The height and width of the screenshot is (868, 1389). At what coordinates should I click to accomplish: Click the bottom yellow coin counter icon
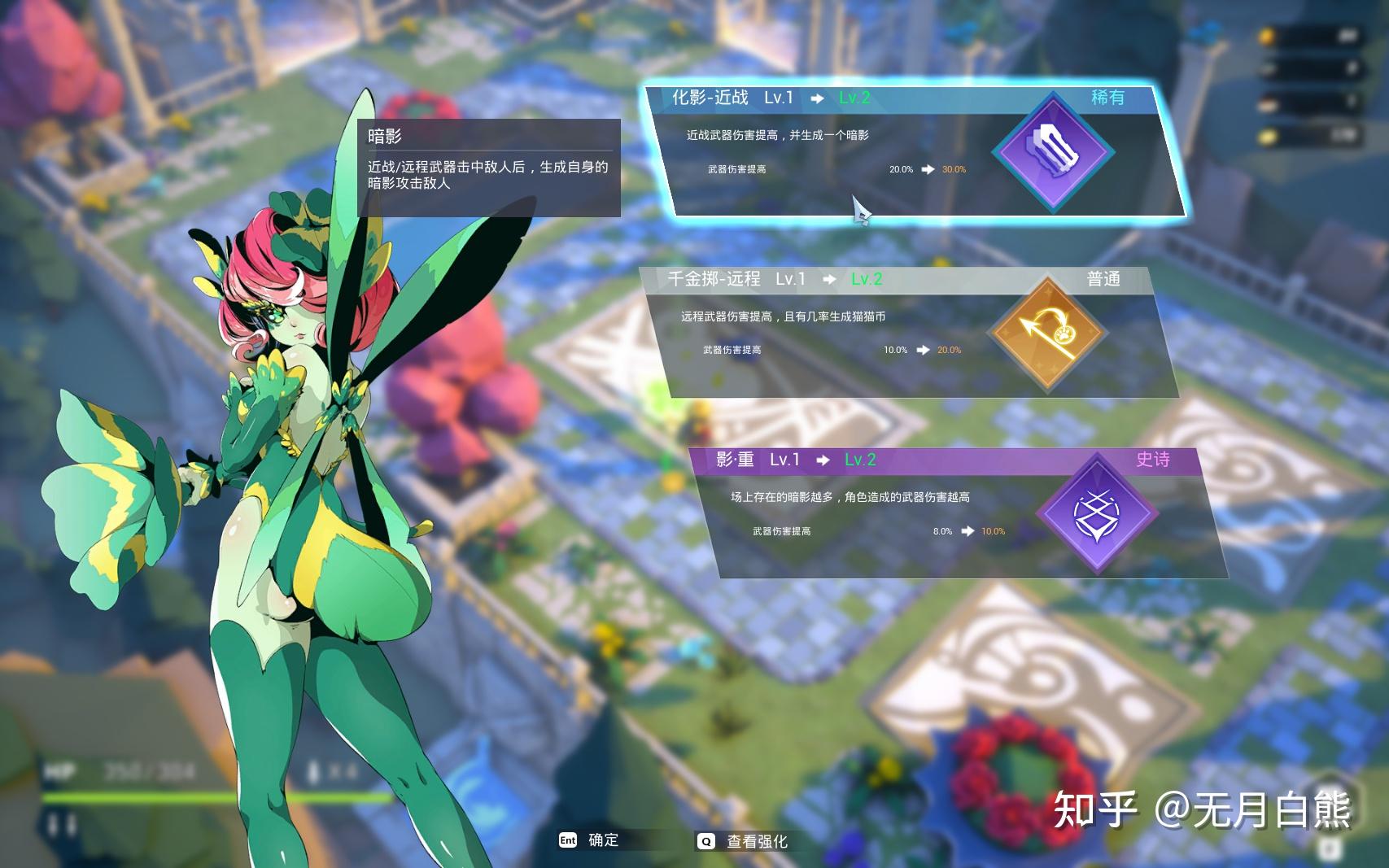(x=1267, y=134)
